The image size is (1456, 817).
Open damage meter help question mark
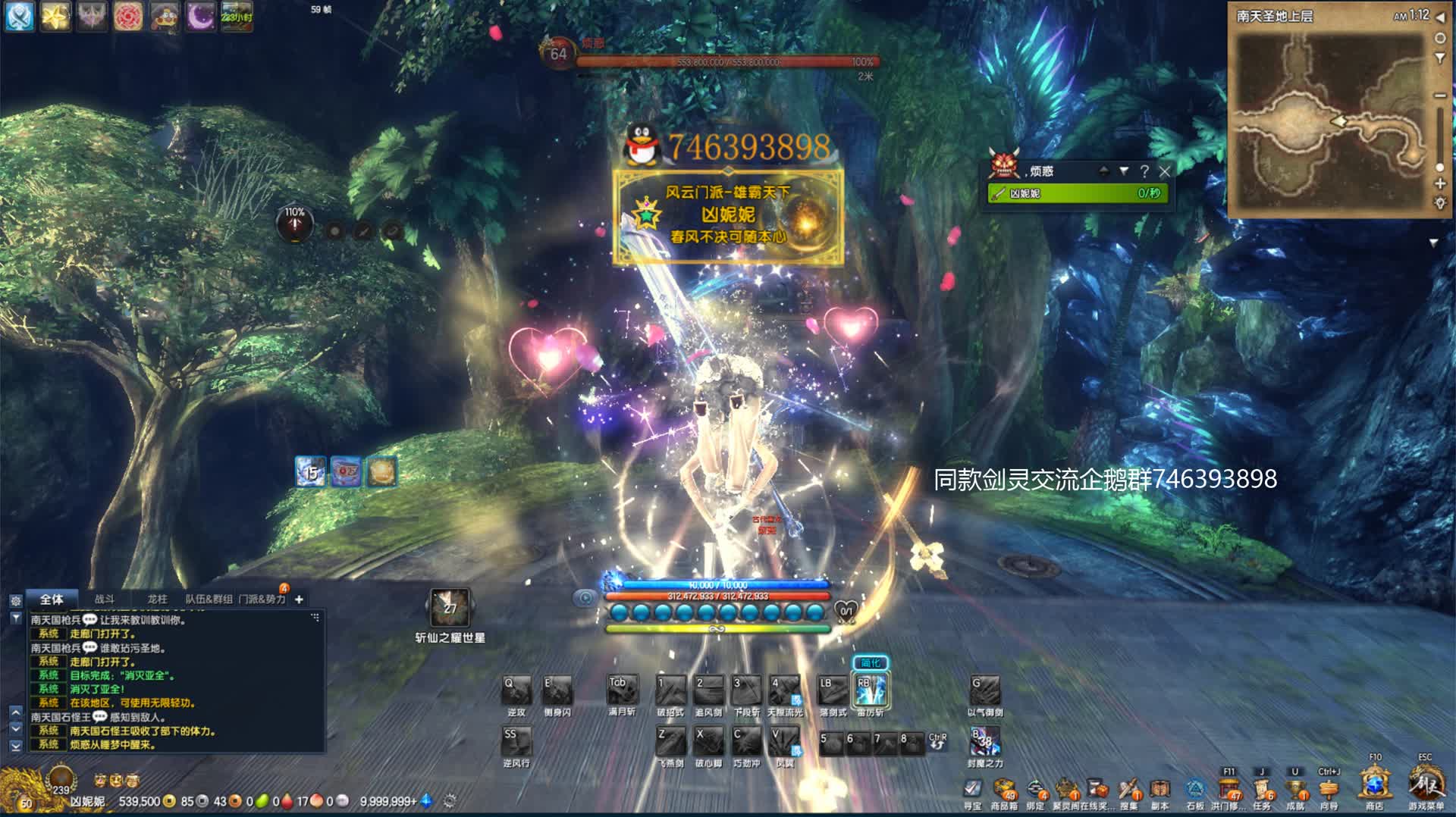tap(1144, 171)
